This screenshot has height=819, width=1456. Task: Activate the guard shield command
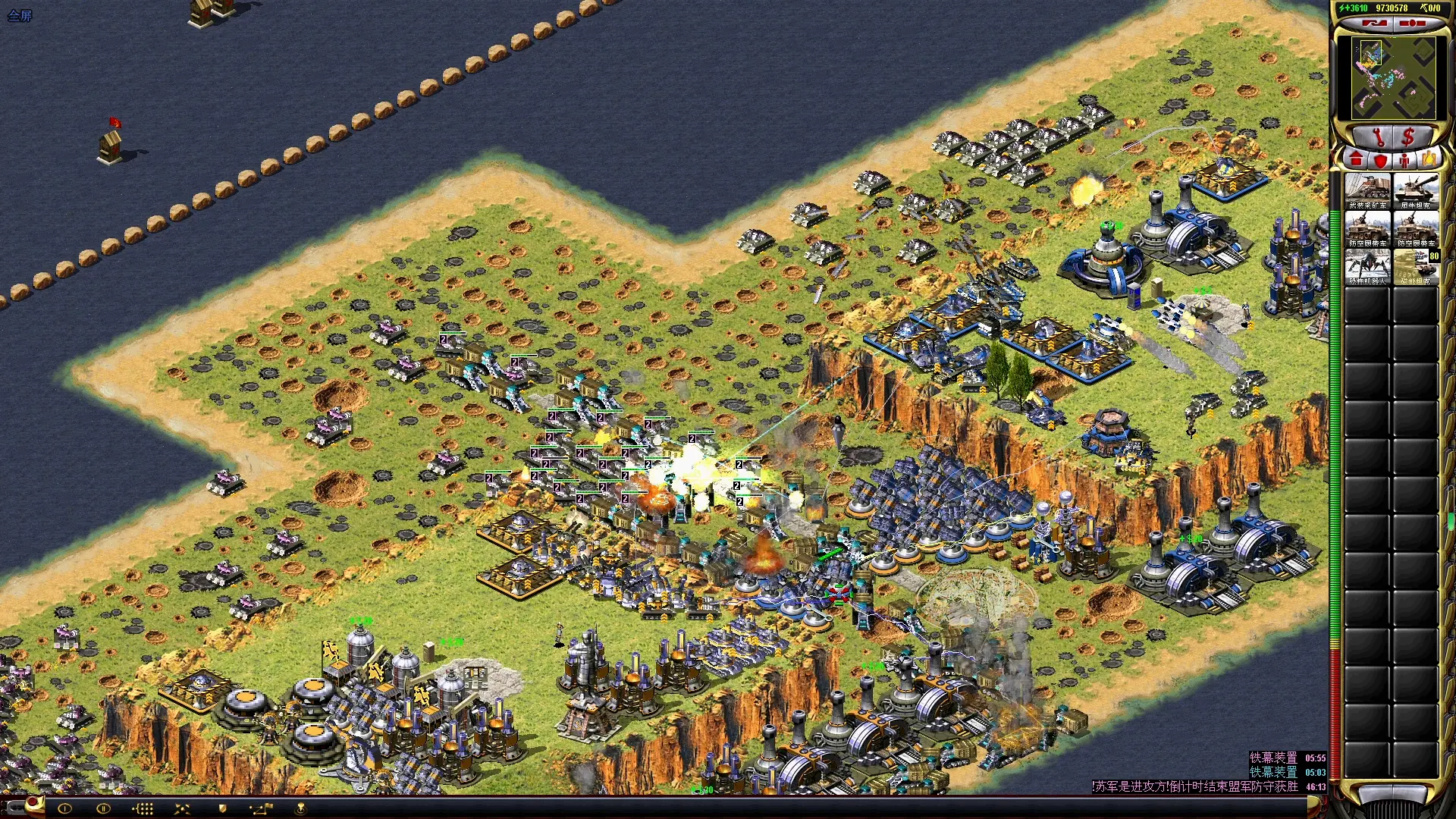point(222,808)
